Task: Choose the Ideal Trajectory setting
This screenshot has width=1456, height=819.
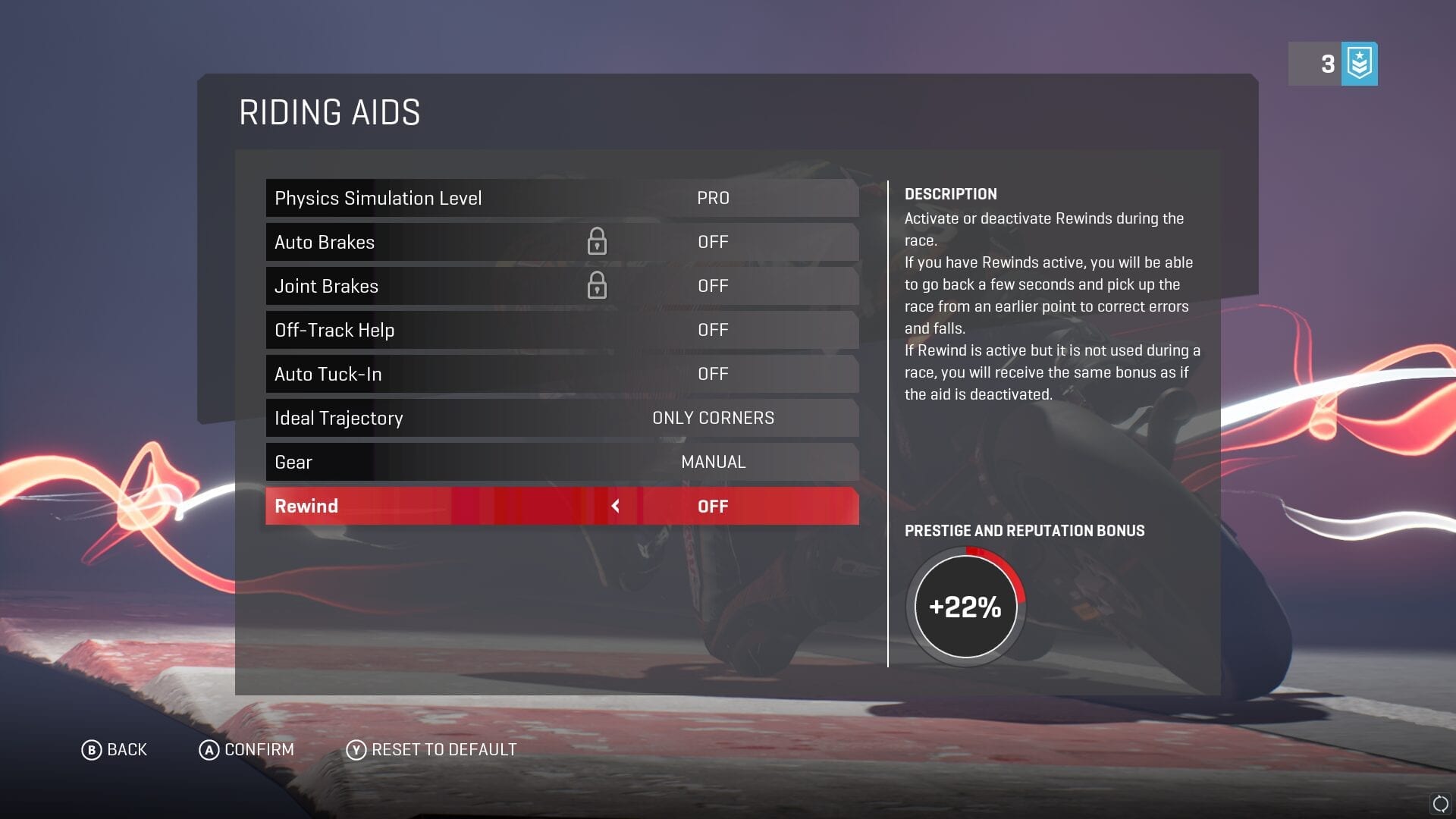Action: coord(561,418)
